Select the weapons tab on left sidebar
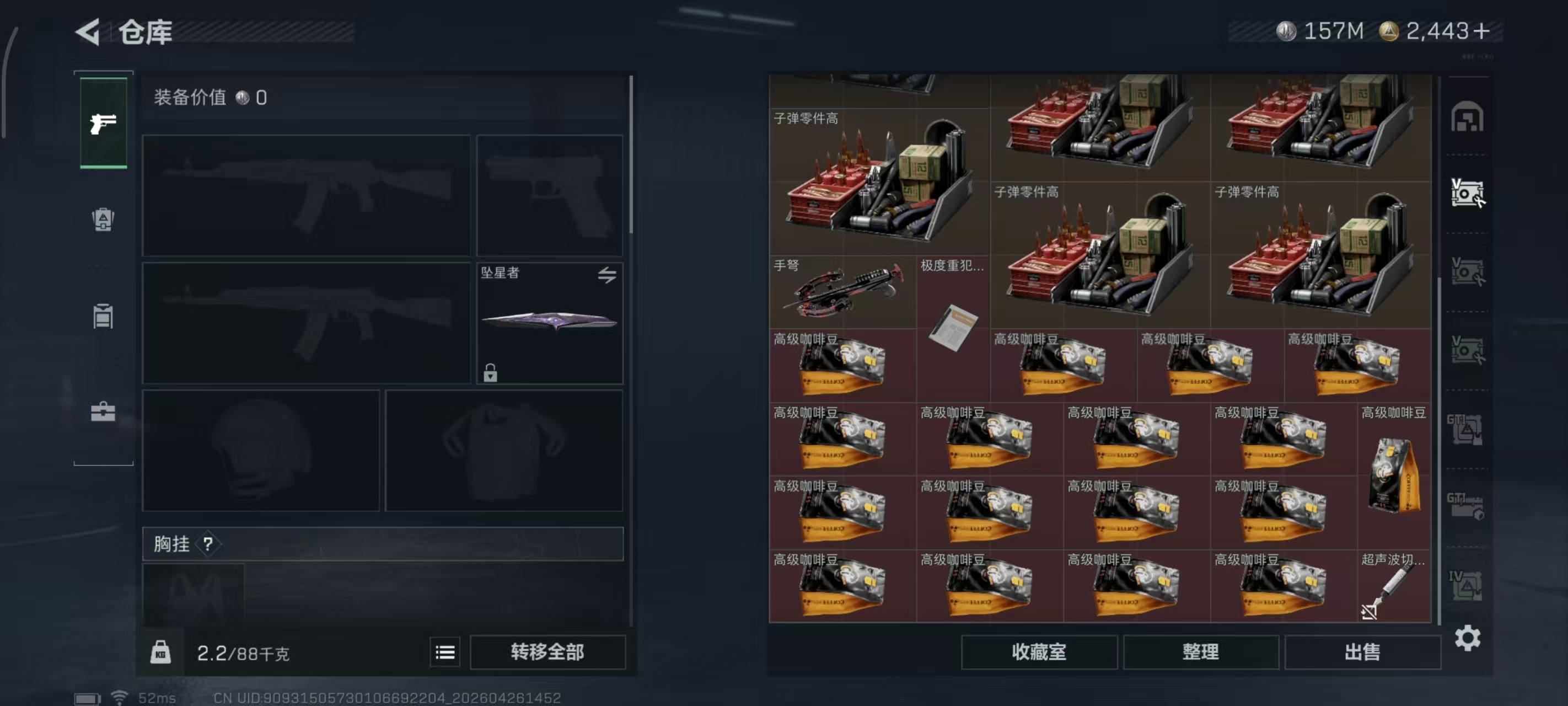1568x706 pixels. click(104, 122)
